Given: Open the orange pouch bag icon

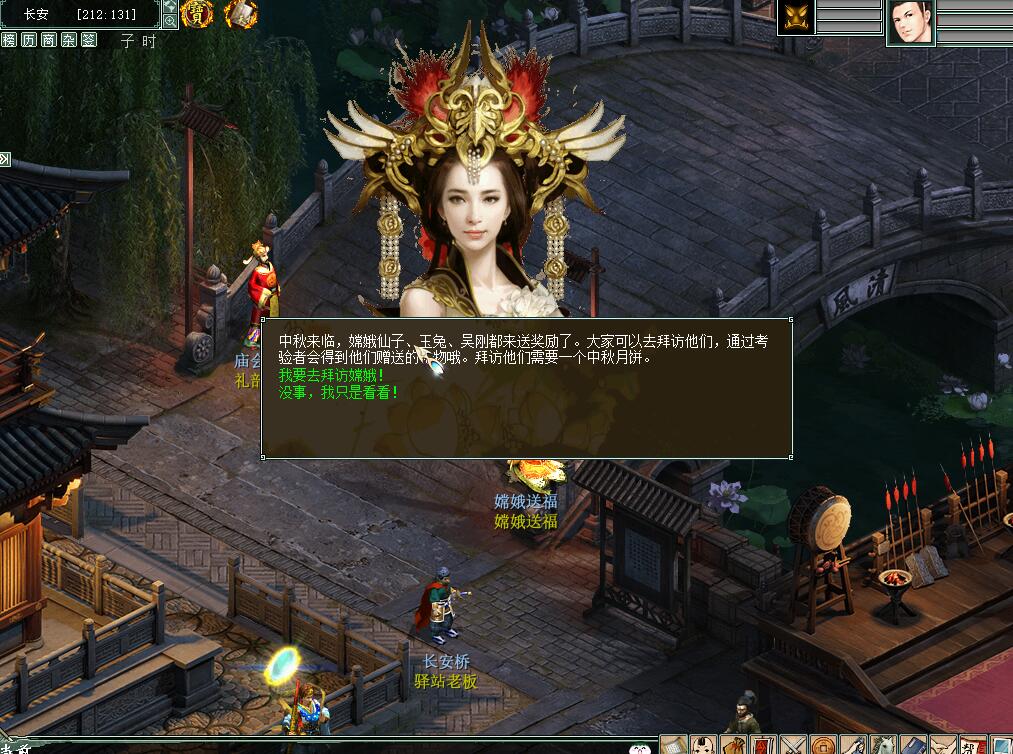Looking at the screenshot, I should (x=731, y=745).
